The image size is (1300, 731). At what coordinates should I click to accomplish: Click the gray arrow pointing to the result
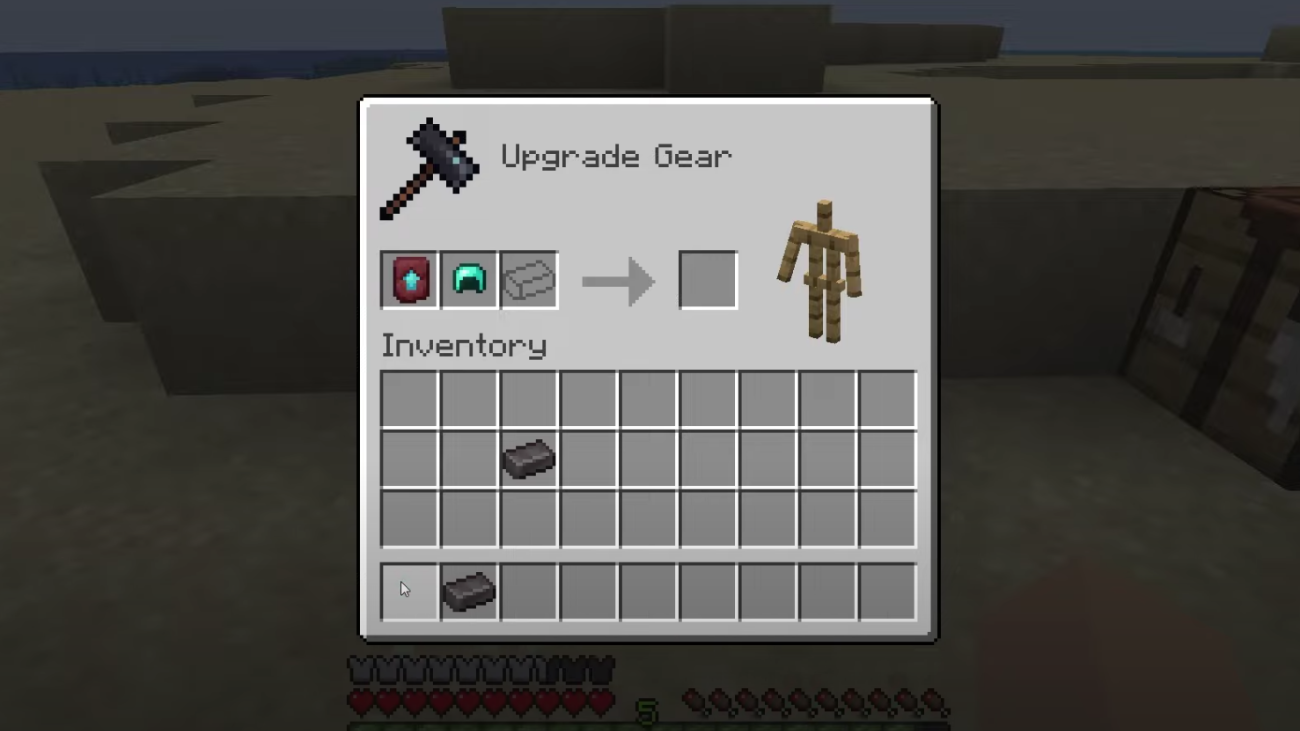point(618,280)
